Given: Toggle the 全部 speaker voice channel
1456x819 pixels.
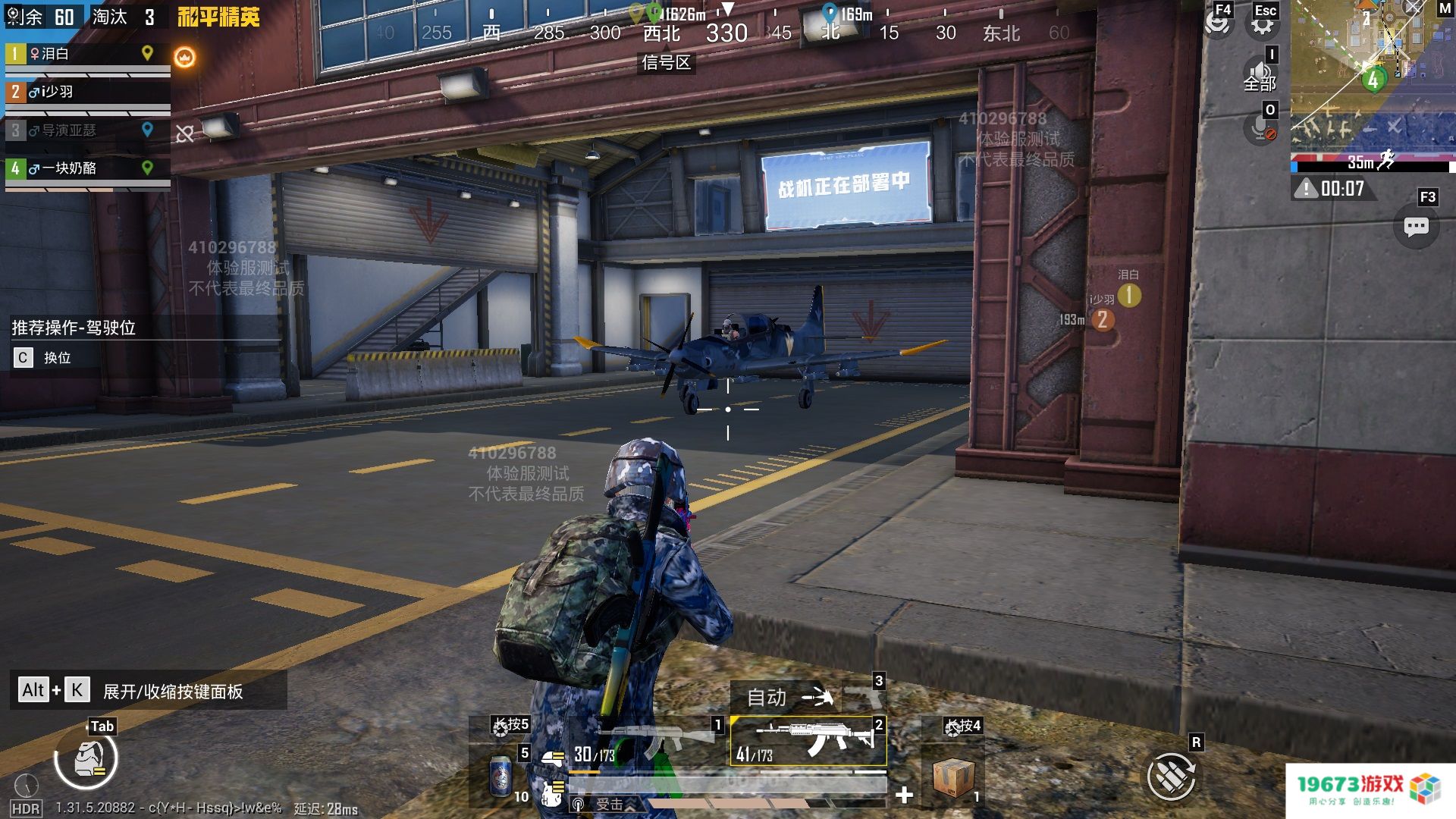Looking at the screenshot, I should (1260, 77).
